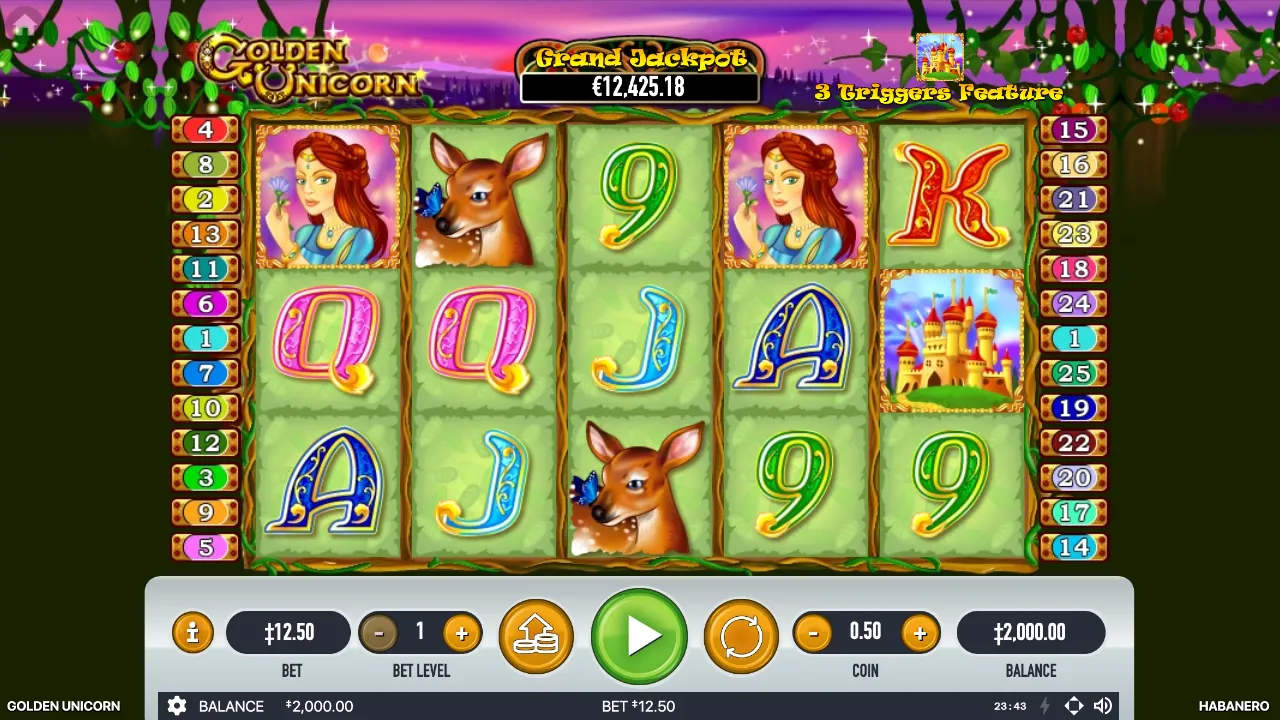Highlight payline number 25 marker

pos(1074,373)
